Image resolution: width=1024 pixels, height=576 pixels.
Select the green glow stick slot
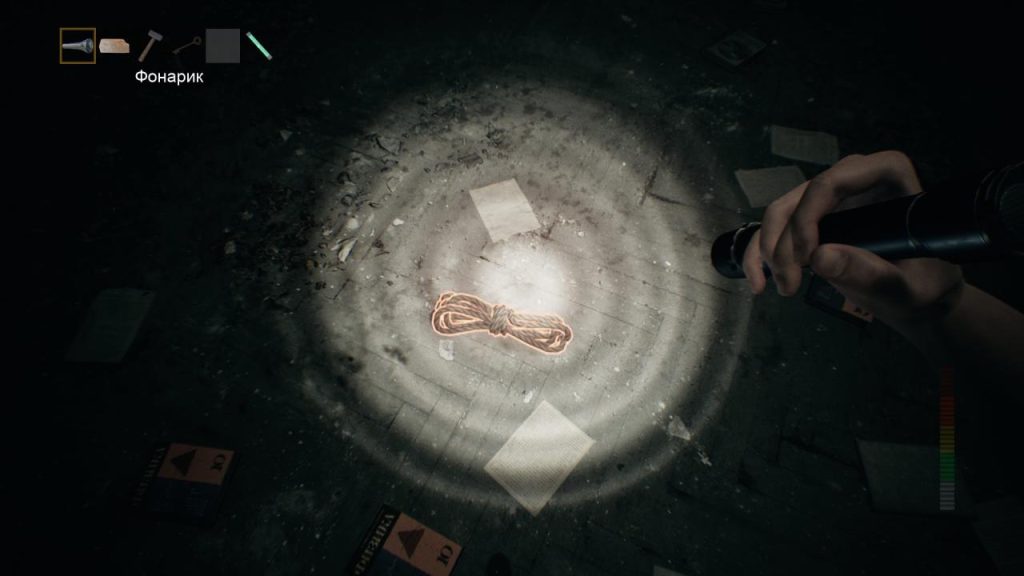pos(258,46)
